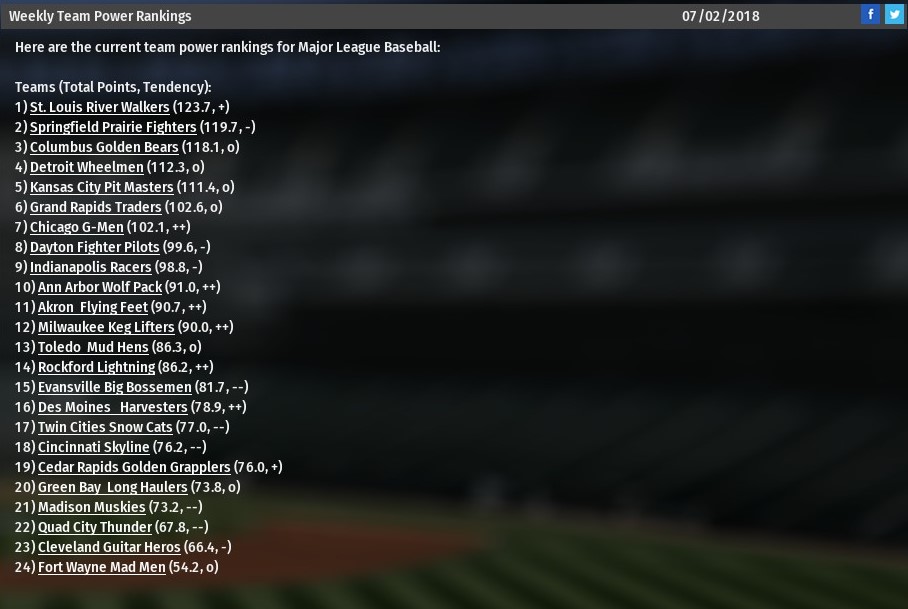The width and height of the screenshot is (908, 609).
Task: View the Columbus Golden Bears team
Action: click(104, 147)
